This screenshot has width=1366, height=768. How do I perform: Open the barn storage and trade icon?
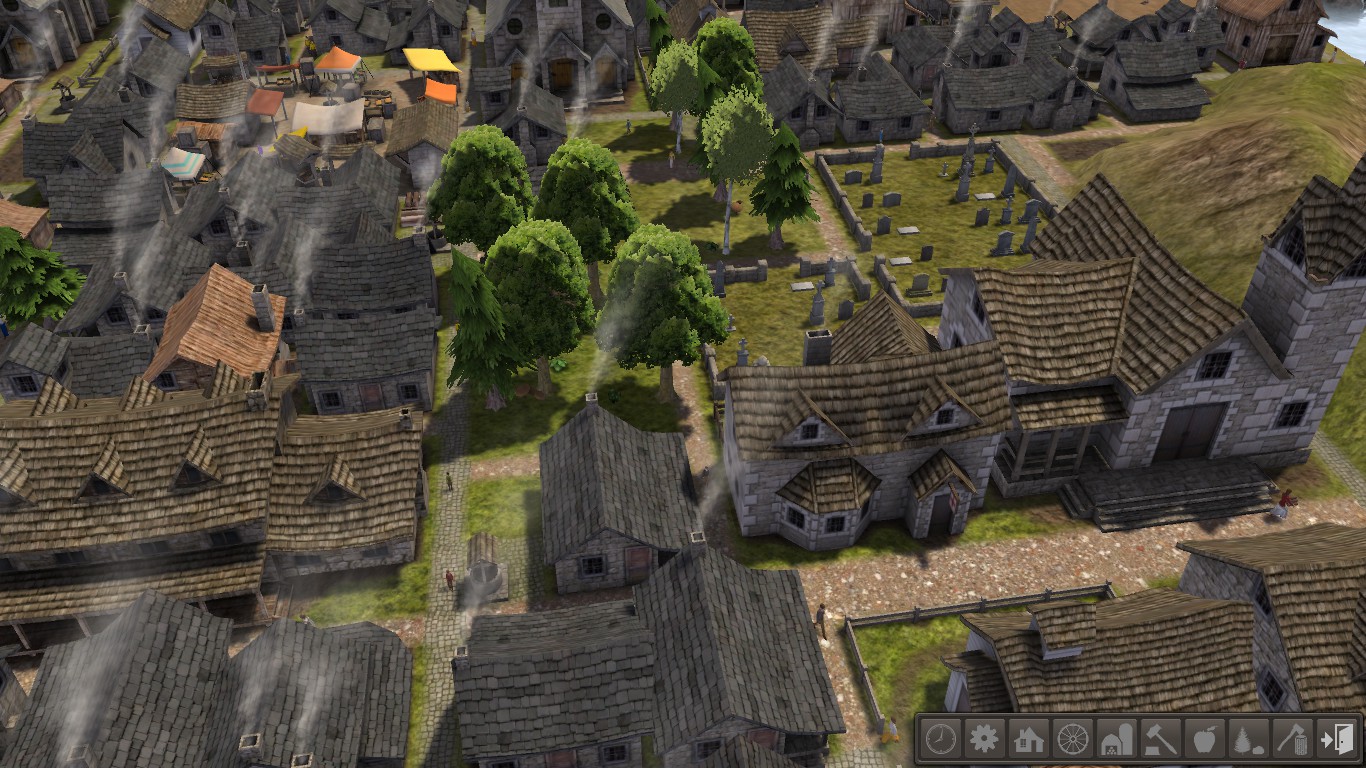point(1117,740)
